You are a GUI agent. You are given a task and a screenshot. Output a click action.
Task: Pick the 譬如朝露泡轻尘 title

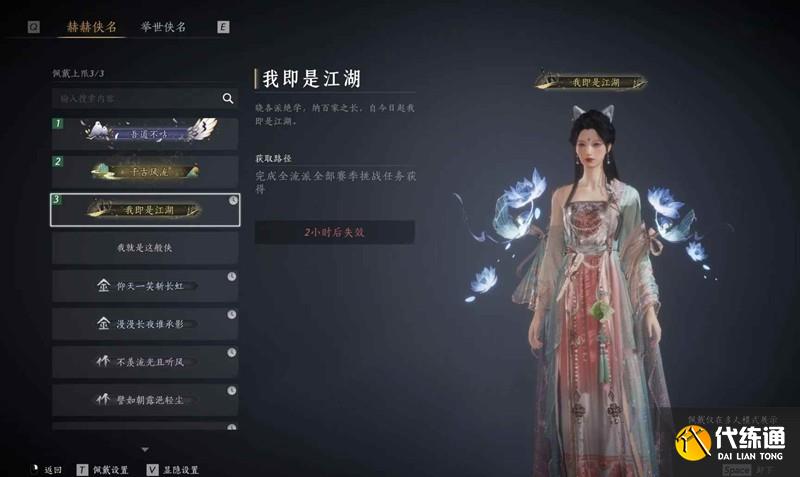(x=145, y=399)
